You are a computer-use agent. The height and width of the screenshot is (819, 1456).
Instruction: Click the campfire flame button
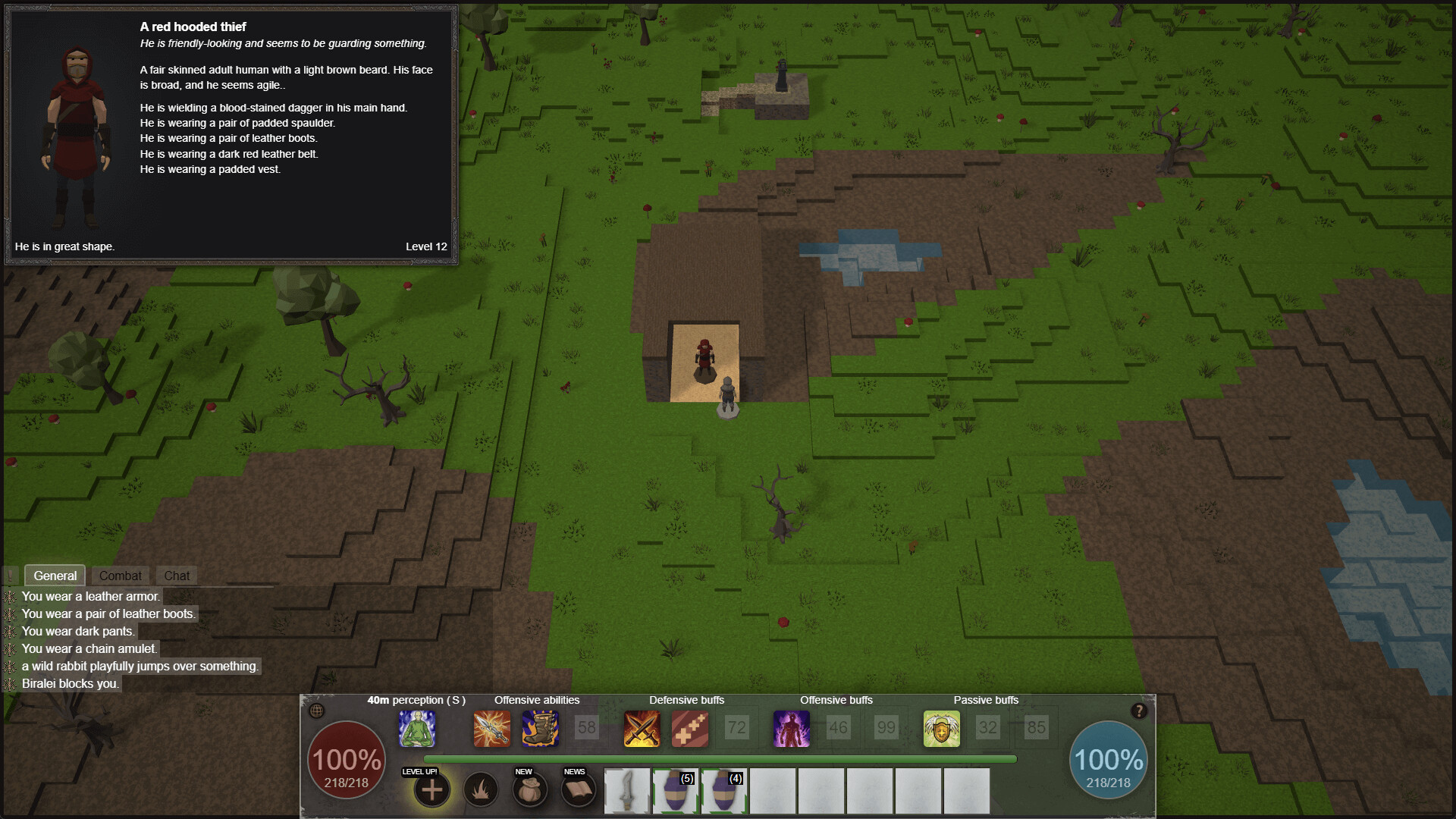(x=480, y=790)
